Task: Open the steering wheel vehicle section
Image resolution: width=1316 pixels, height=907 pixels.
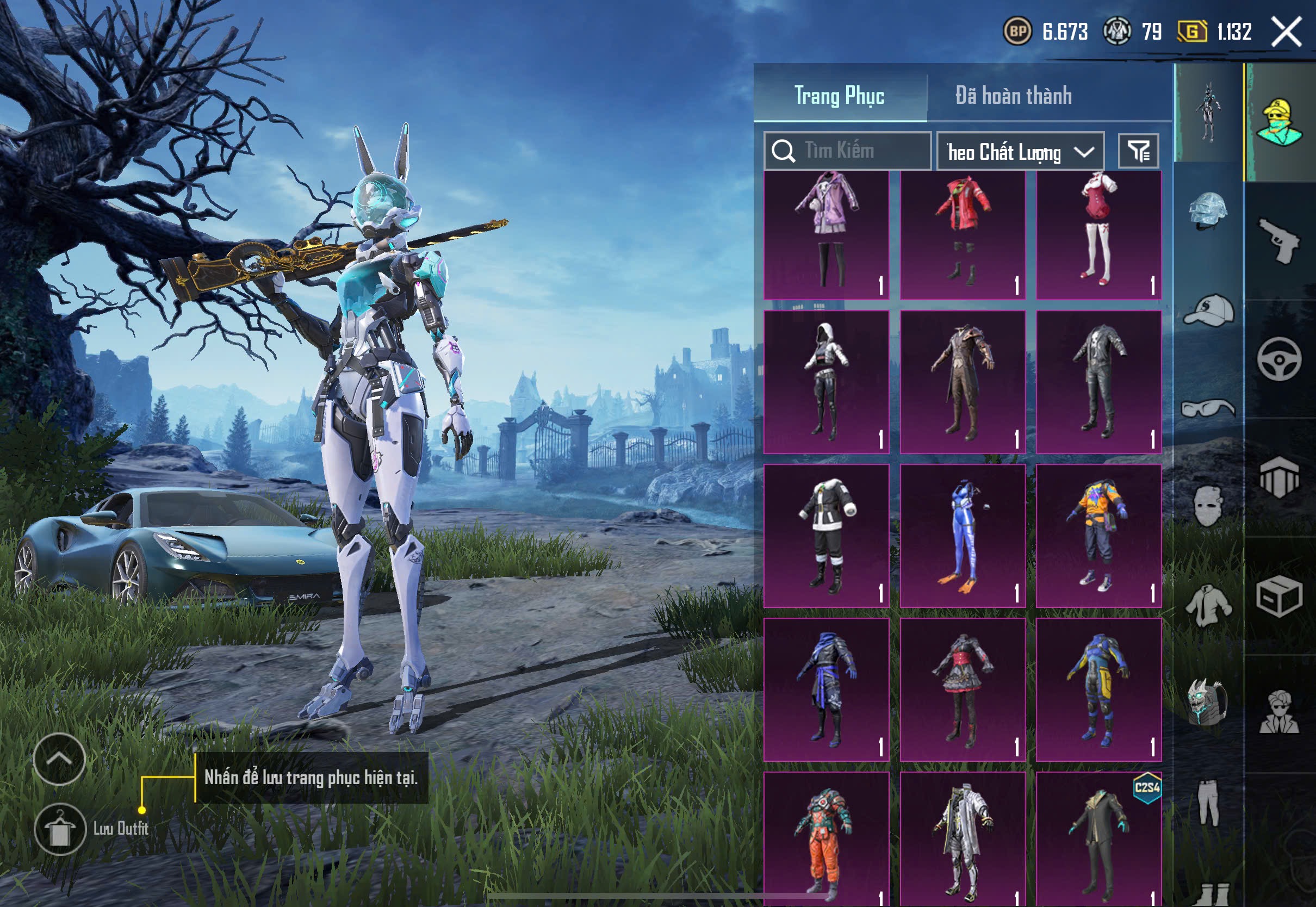Action: click(1280, 359)
